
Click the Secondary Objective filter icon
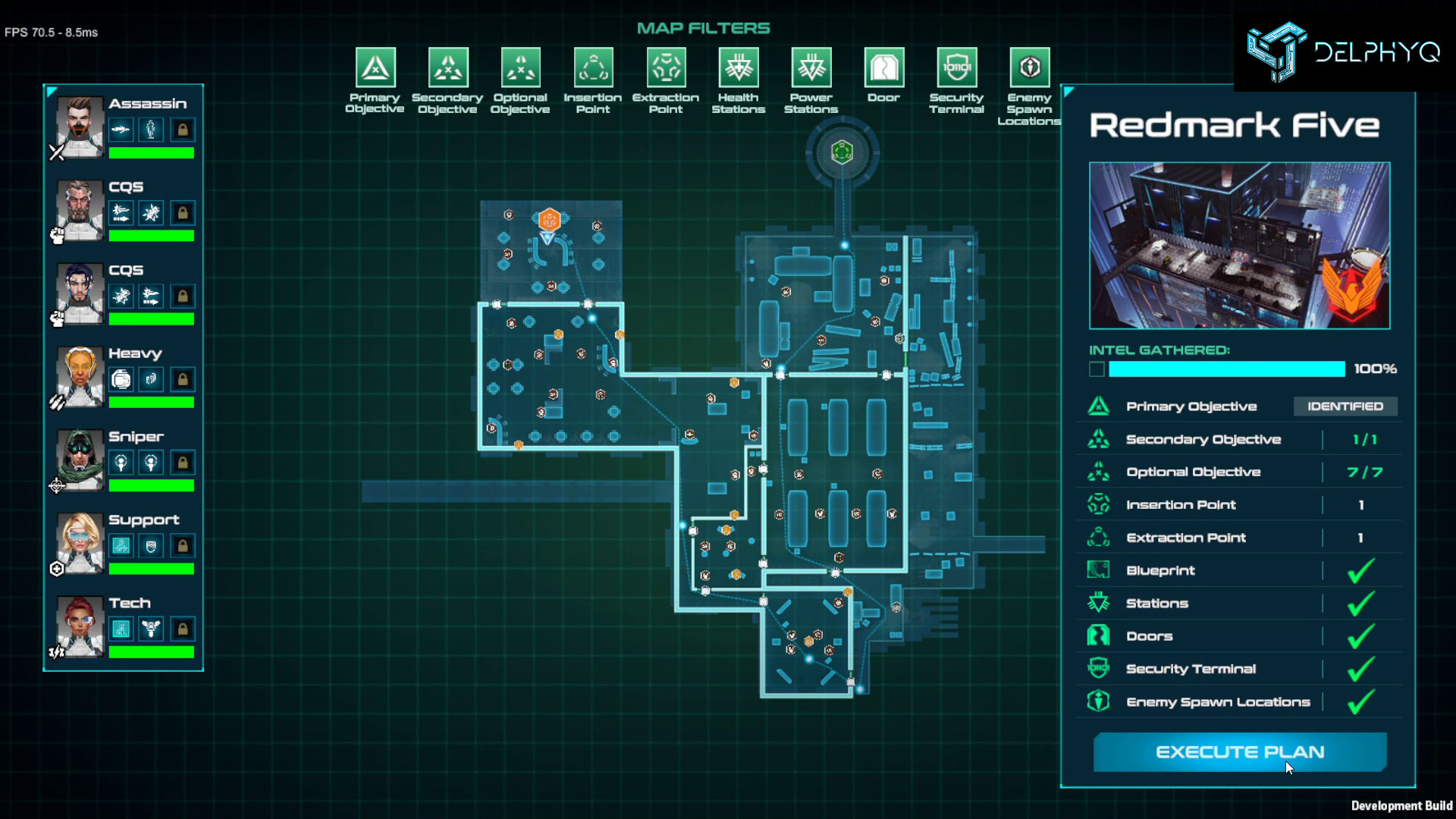447,67
